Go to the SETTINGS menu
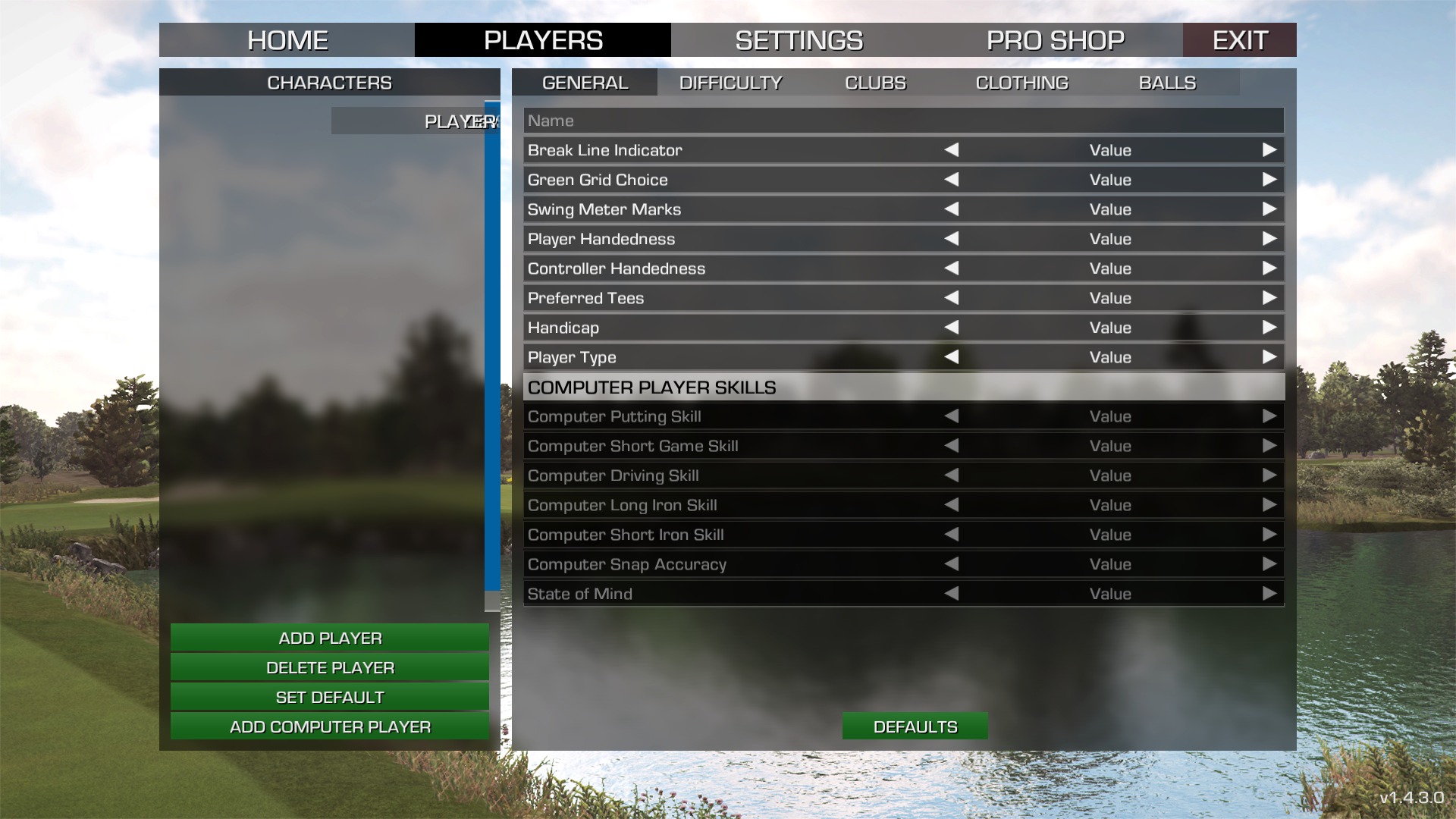The height and width of the screenshot is (819, 1456). point(799,40)
